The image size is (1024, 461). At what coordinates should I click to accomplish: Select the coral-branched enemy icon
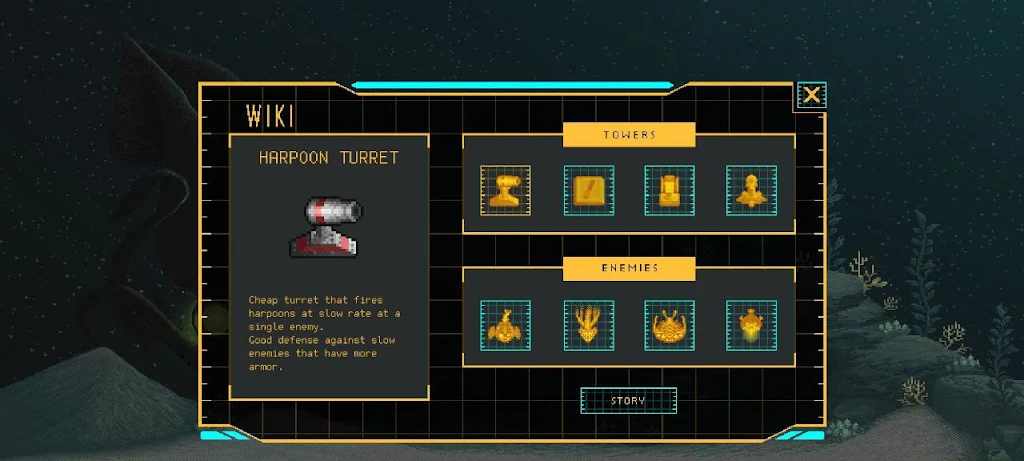(588, 325)
